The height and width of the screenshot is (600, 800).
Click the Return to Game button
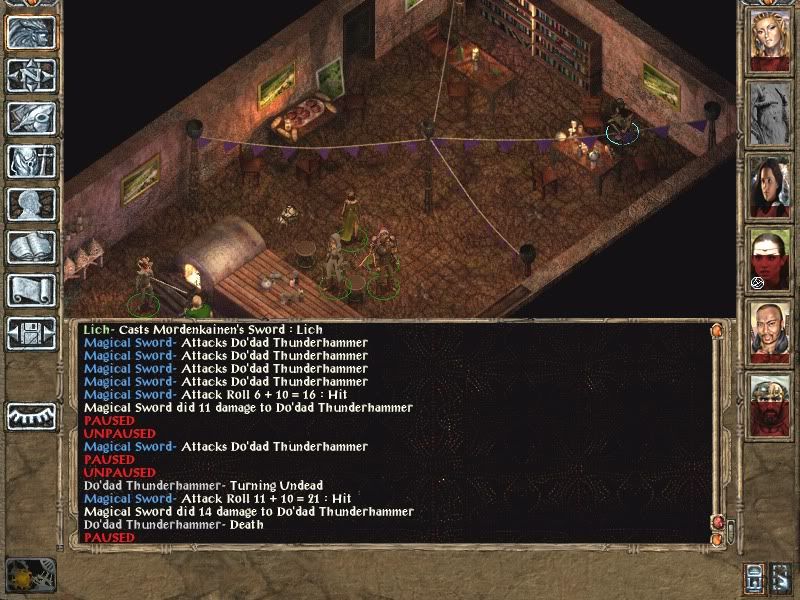[31, 33]
